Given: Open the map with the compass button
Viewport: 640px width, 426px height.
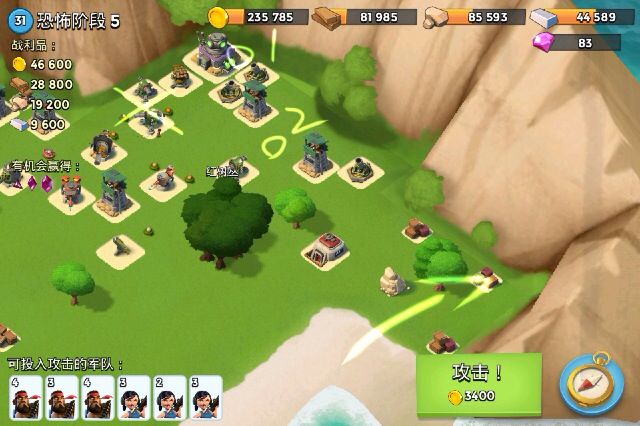Looking at the screenshot, I should [591, 383].
